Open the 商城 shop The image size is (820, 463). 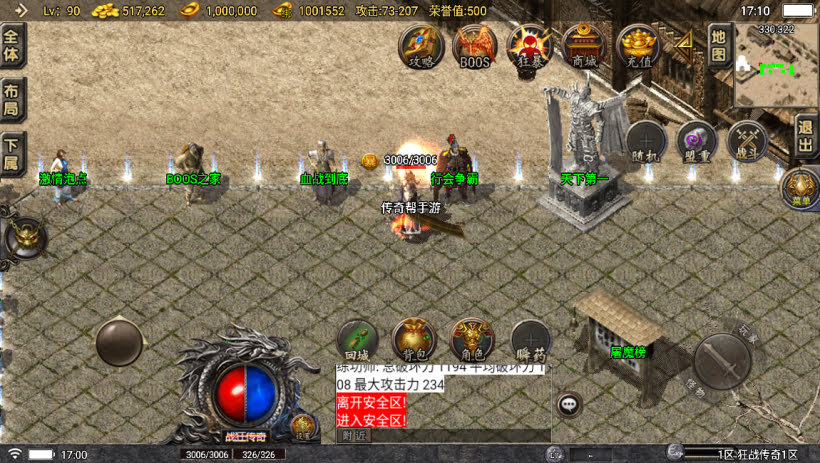click(x=583, y=45)
